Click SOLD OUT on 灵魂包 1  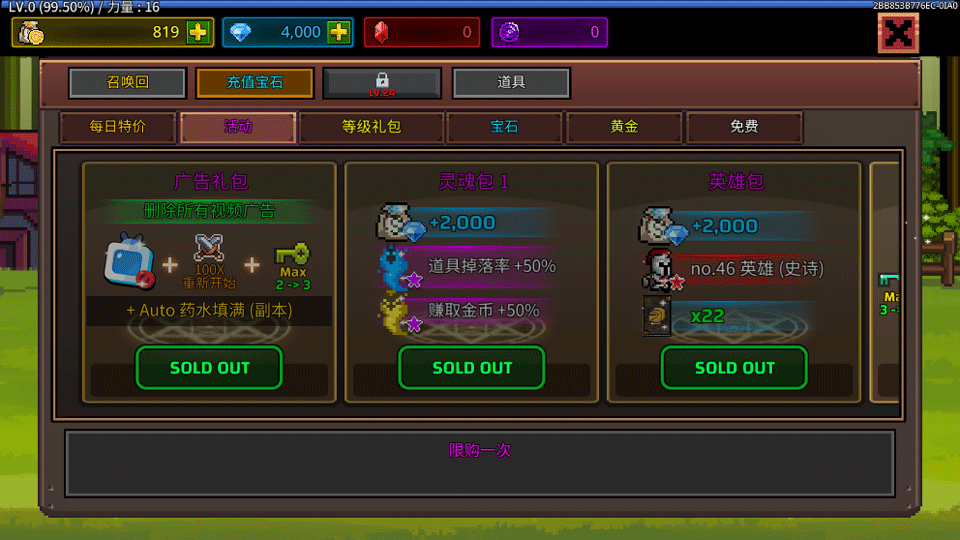click(x=472, y=367)
